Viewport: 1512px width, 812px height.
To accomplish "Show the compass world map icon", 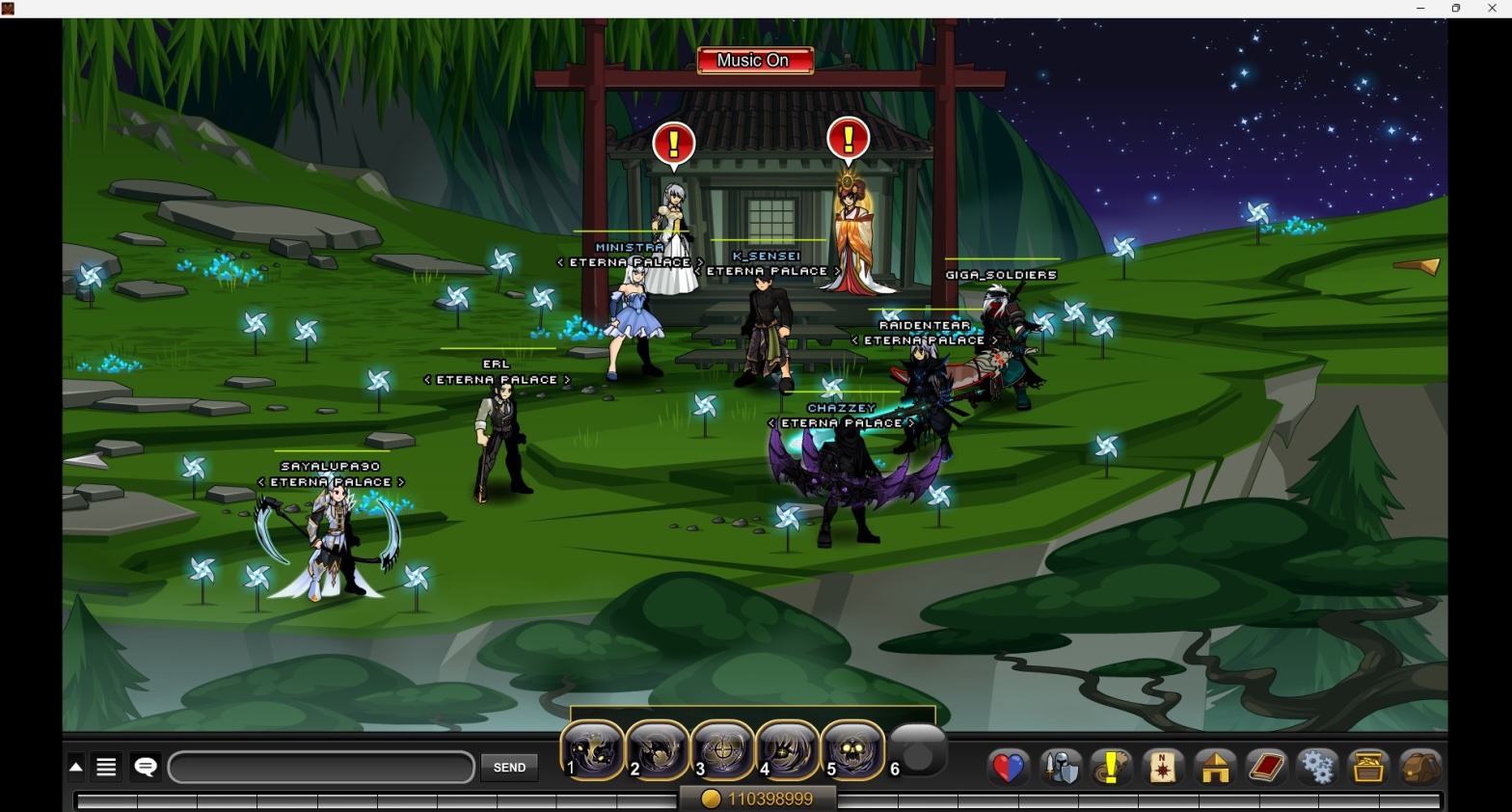I will pyautogui.click(x=1163, y=768).
